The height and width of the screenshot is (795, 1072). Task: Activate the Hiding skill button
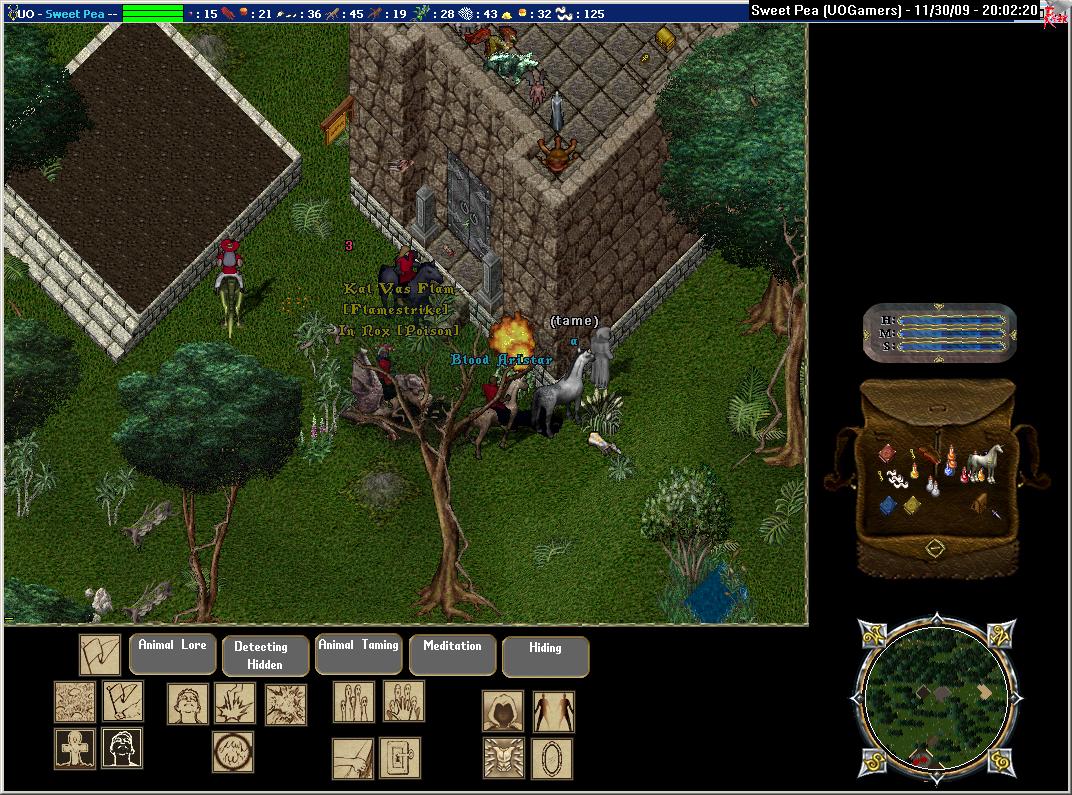click(x=545, y=656)
